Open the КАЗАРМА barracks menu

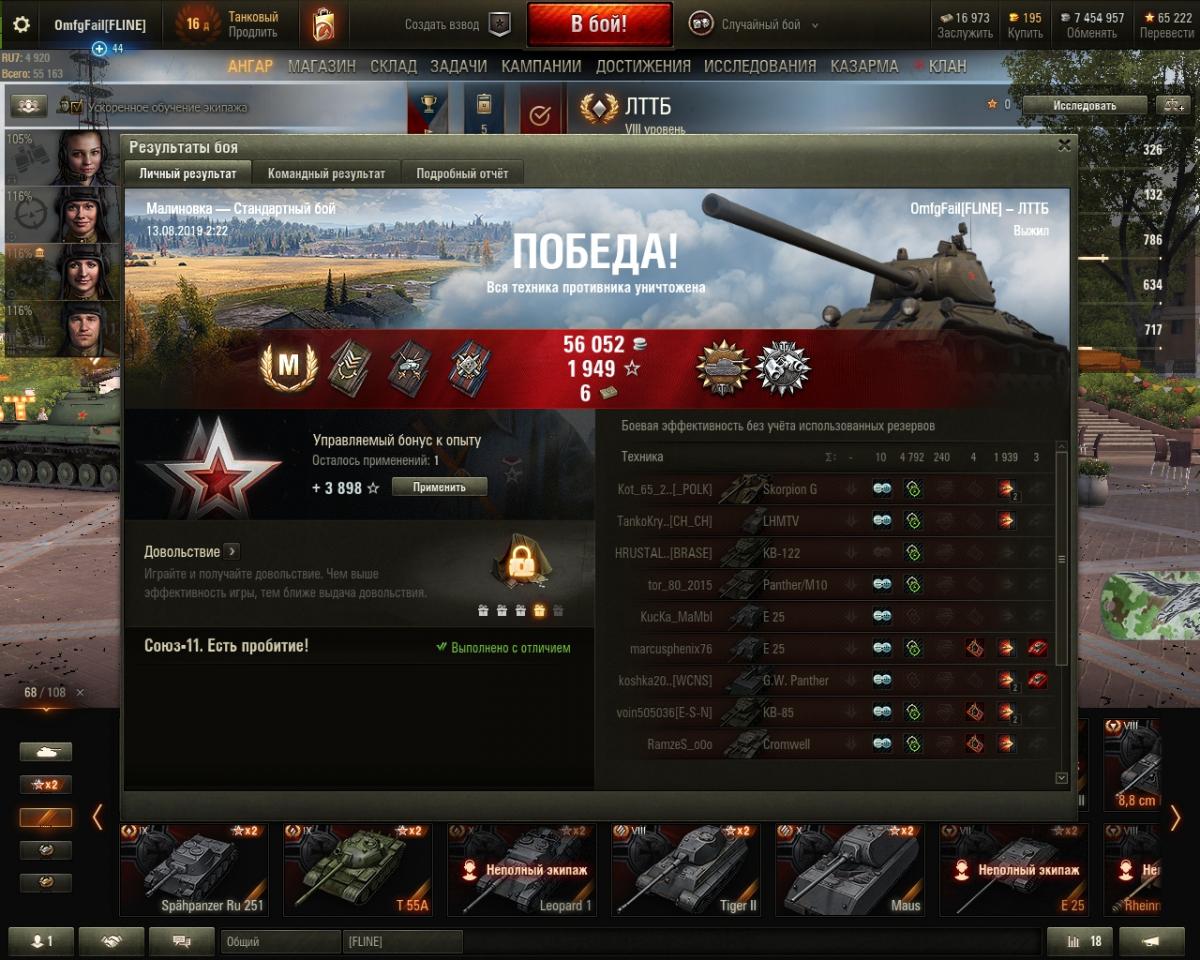coord(864,66)
